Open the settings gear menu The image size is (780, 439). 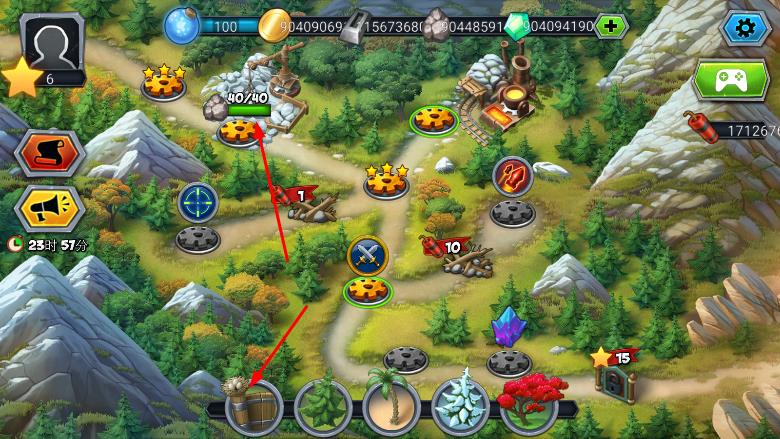pos(744,27)
